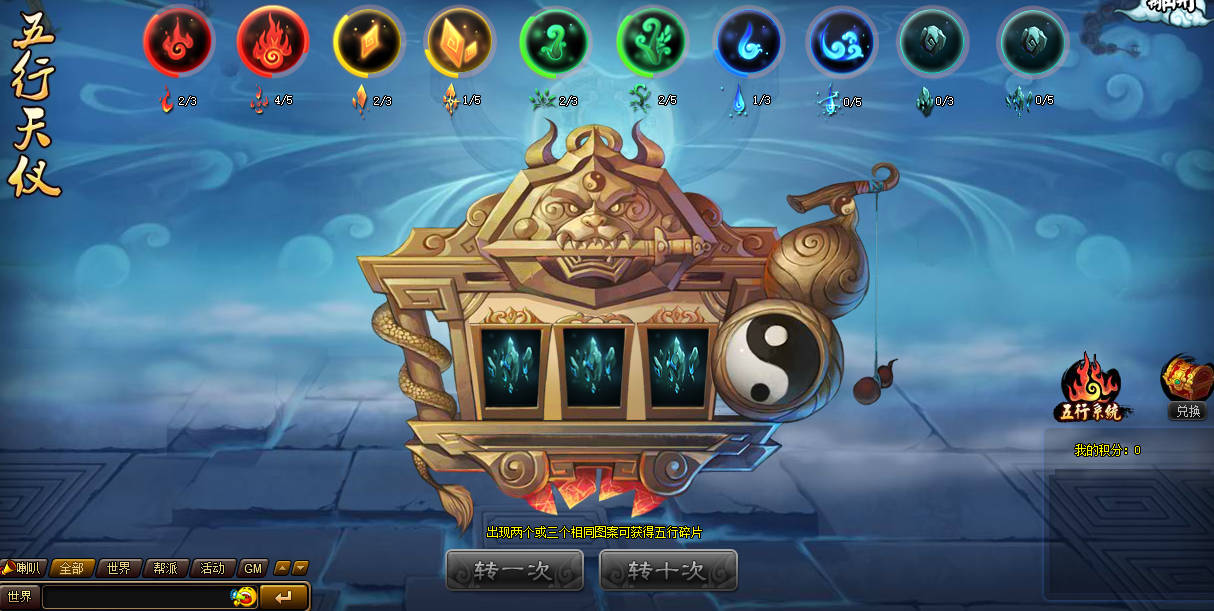This screenshot has width=1214, height=611.
Task: Pick the blue water drop orb showing 1/3
Action: tap(748, 41)
